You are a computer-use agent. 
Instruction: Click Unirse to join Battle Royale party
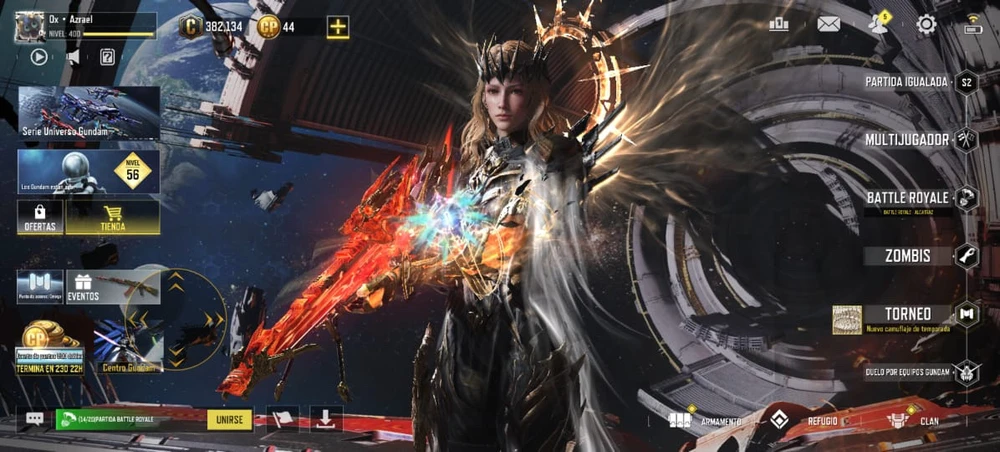pyautogui.click(x=230, y=420)
